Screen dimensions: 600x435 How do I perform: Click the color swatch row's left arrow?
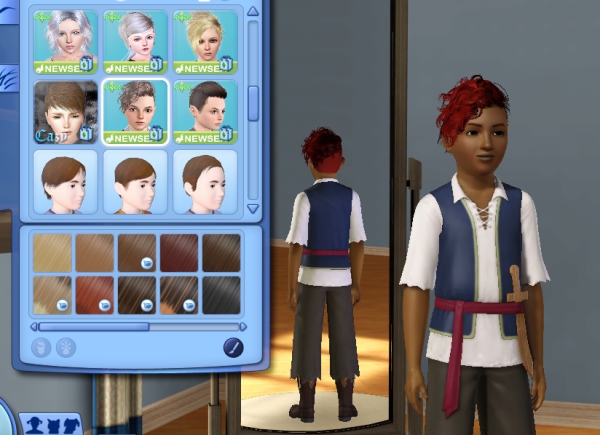click(35, 326)
